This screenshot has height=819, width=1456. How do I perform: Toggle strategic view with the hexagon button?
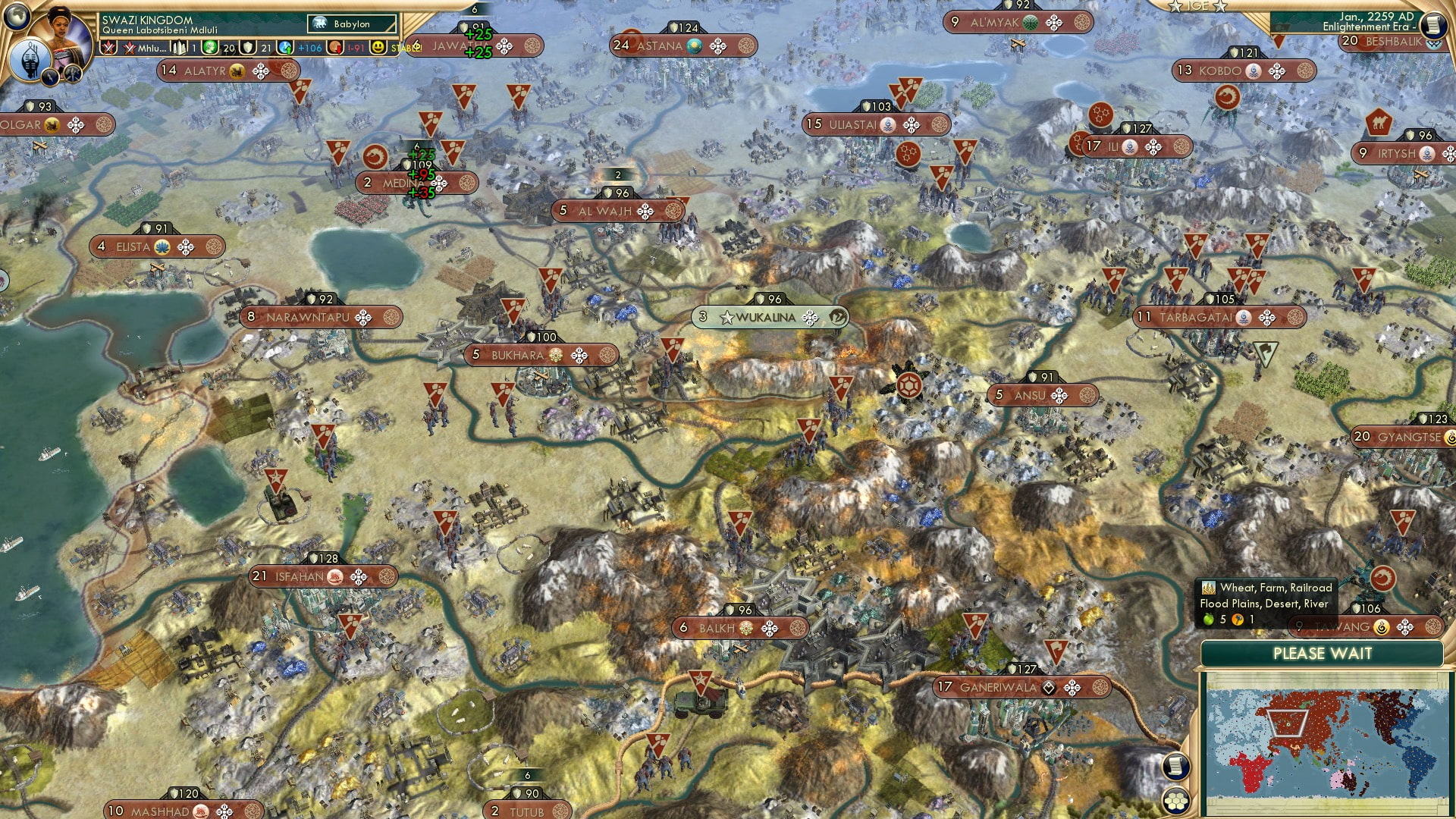pyautogui.click(x=1176, y=801)
